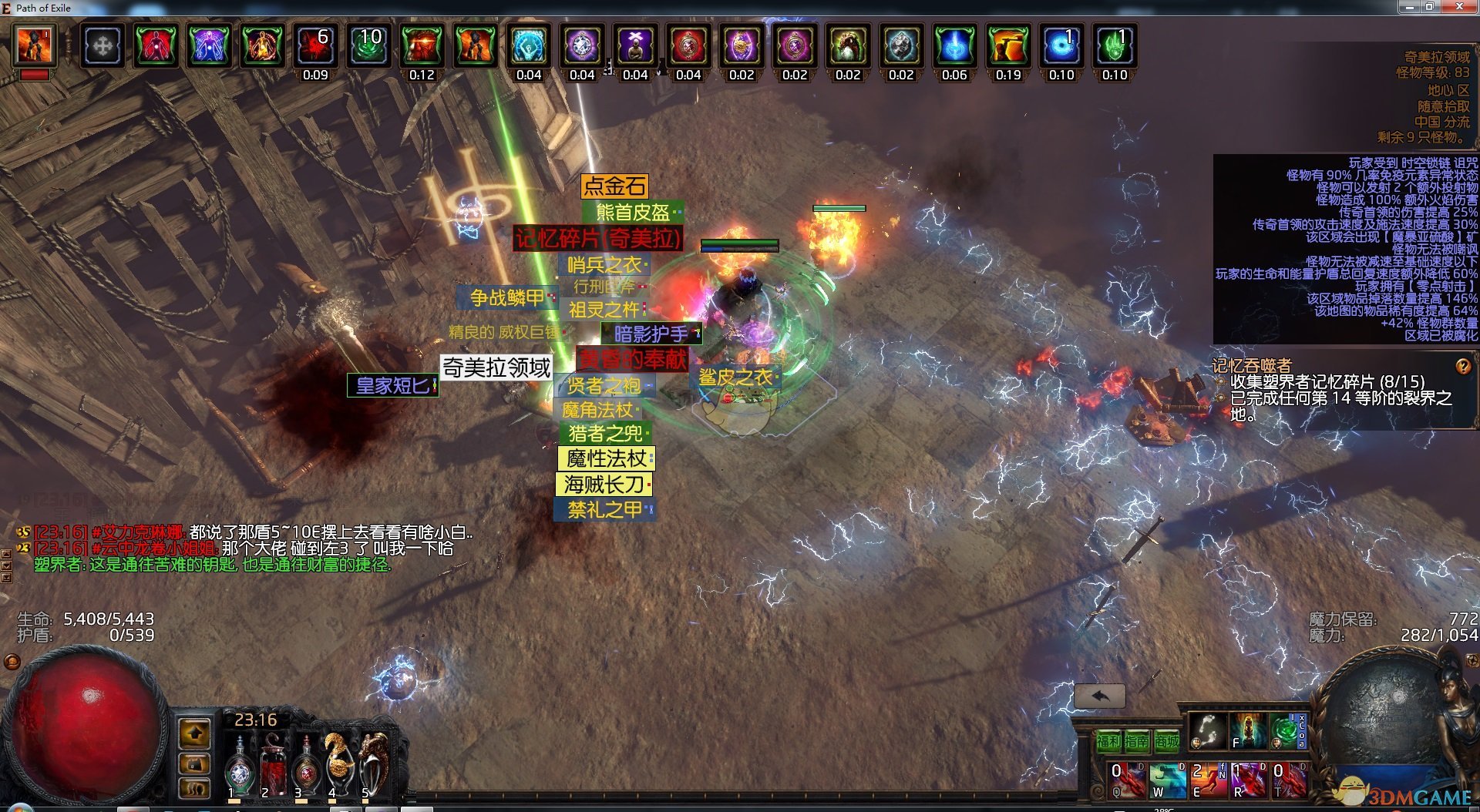Use the teal skill bound to W
Viewport: 1480px width, 812px height.
[x=1167, y=780]
